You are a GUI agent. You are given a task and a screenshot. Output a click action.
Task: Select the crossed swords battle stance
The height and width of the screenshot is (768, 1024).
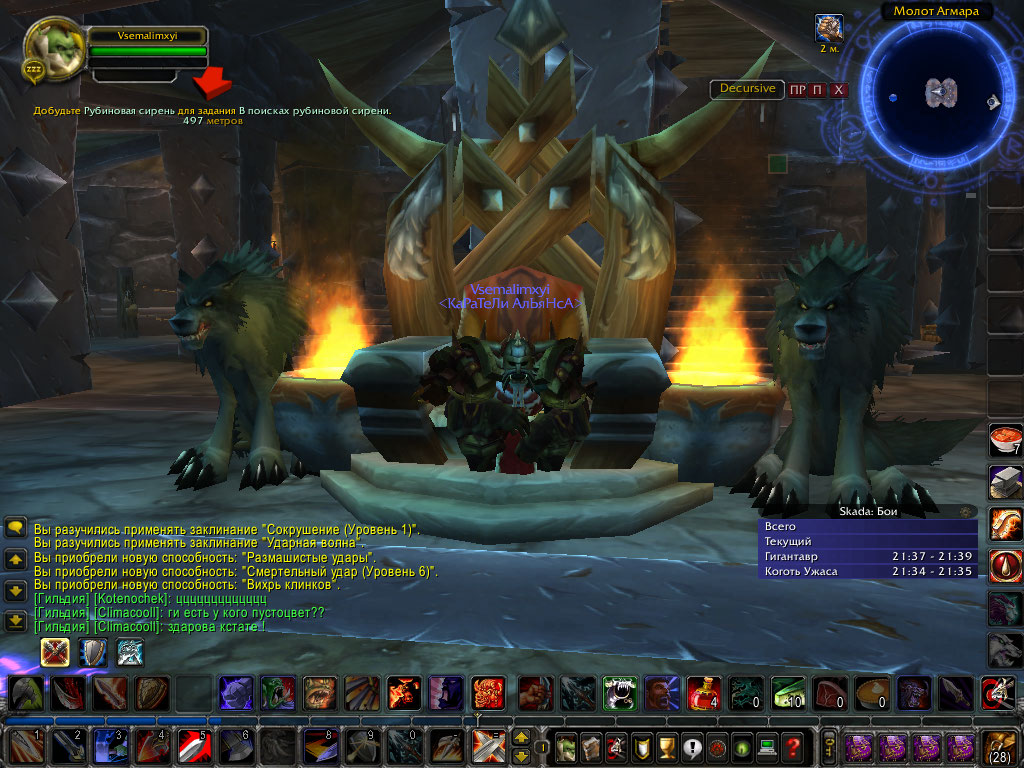[x=55, y=652]
